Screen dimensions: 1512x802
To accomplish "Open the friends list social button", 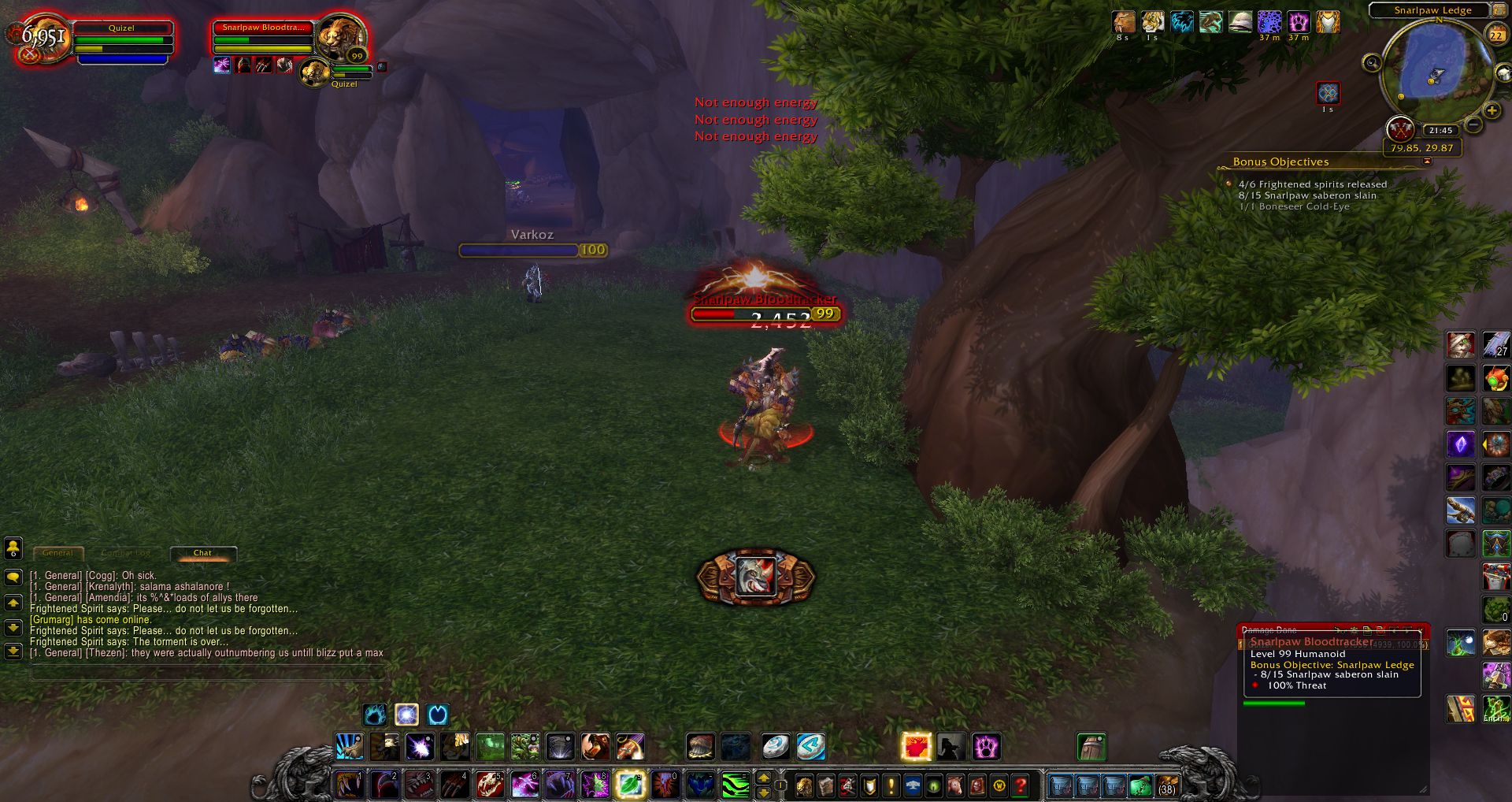I will point(13,548).
